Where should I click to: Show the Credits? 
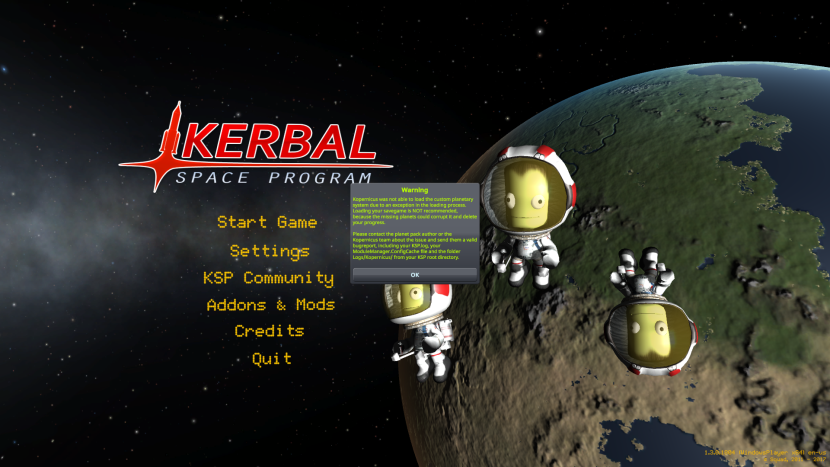(269, 331)
